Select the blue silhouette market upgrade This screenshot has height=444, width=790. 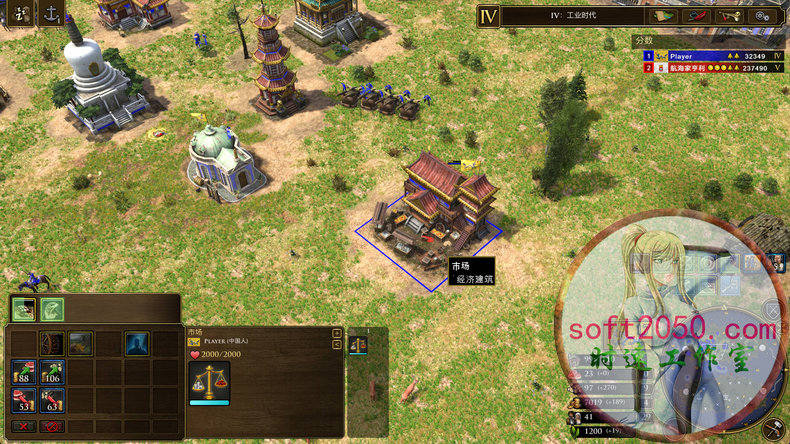(137, 344)
